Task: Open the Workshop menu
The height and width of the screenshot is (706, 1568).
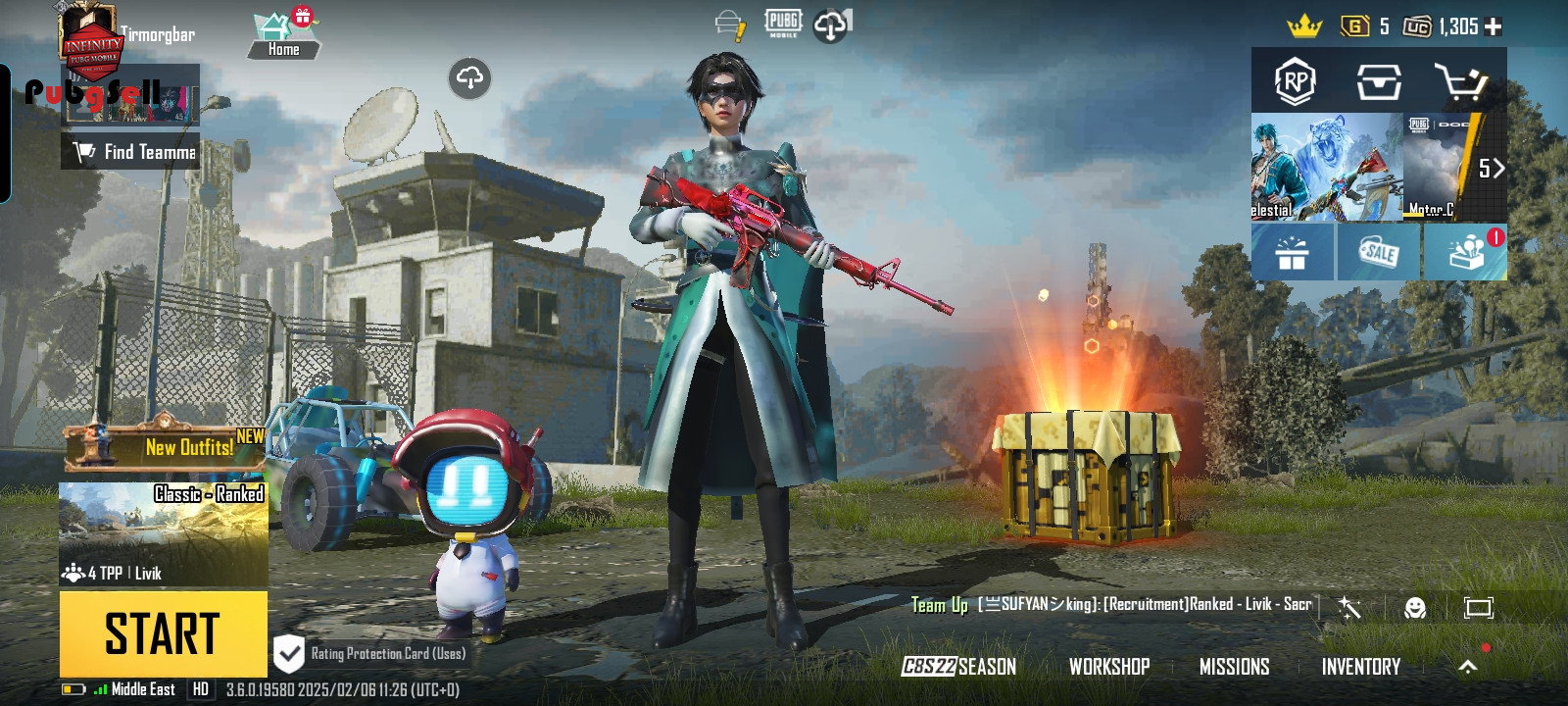Action: point(1109,667)
